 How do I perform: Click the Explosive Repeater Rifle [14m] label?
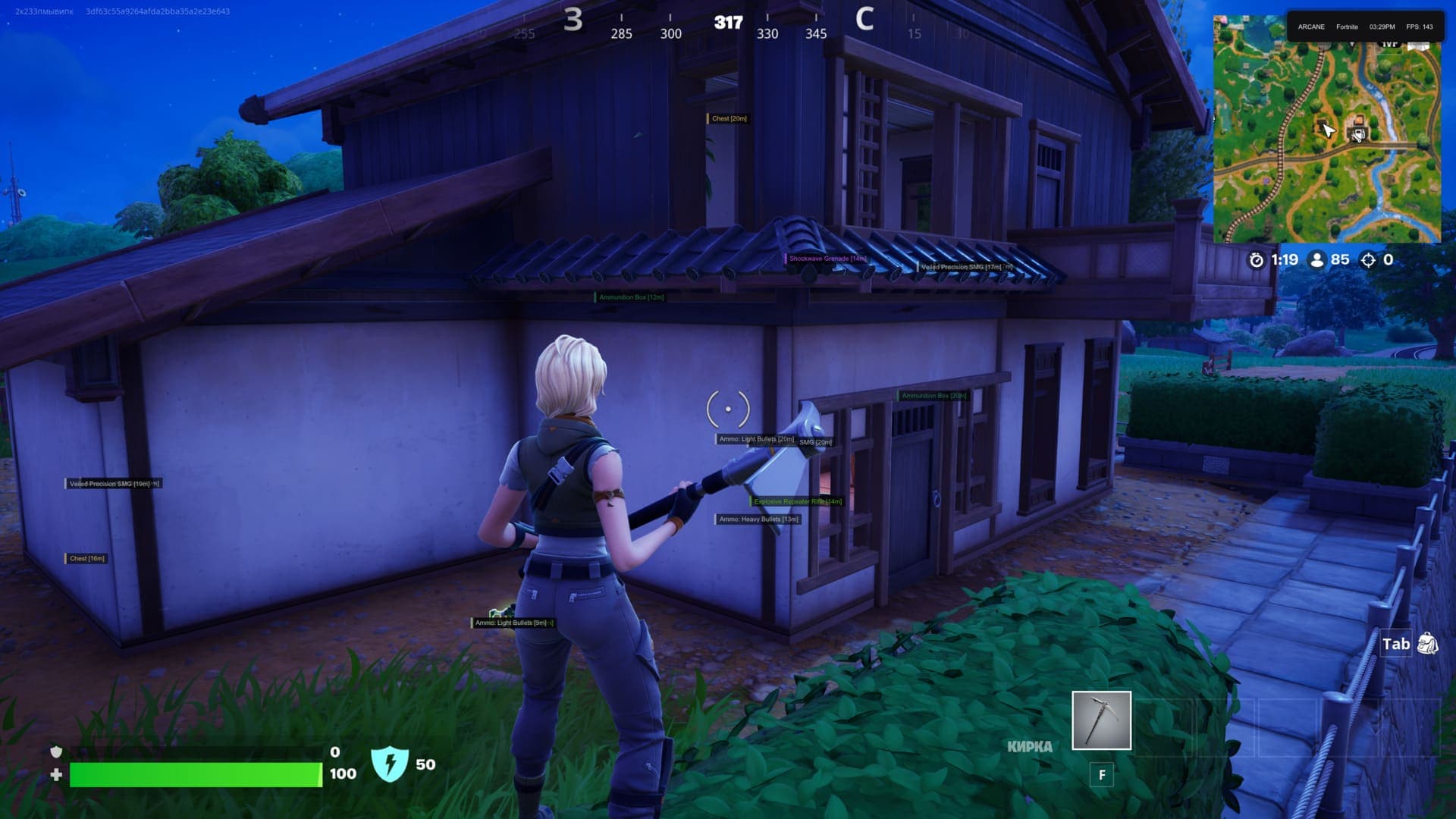[x=795, y=501]
